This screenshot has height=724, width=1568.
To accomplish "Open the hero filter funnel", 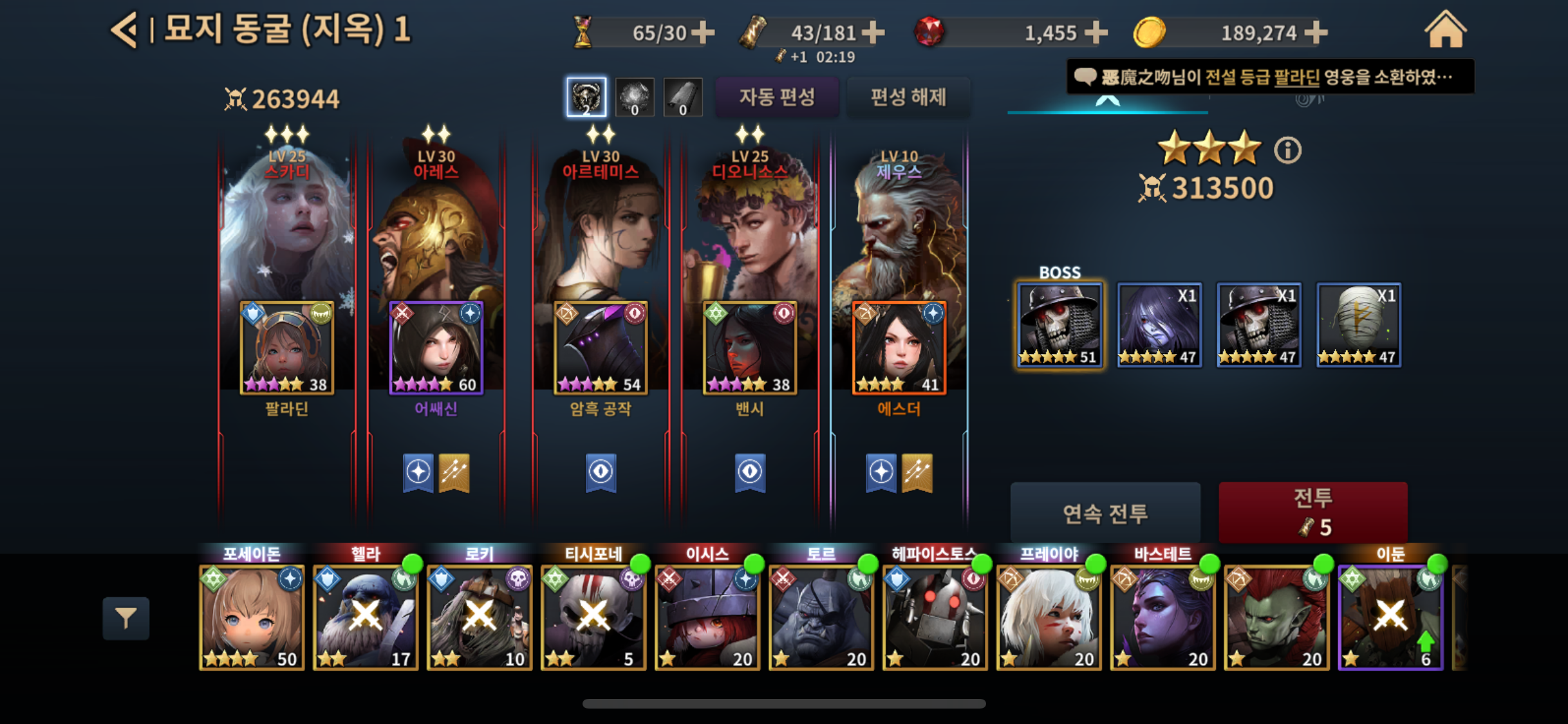I will (126, 618).
